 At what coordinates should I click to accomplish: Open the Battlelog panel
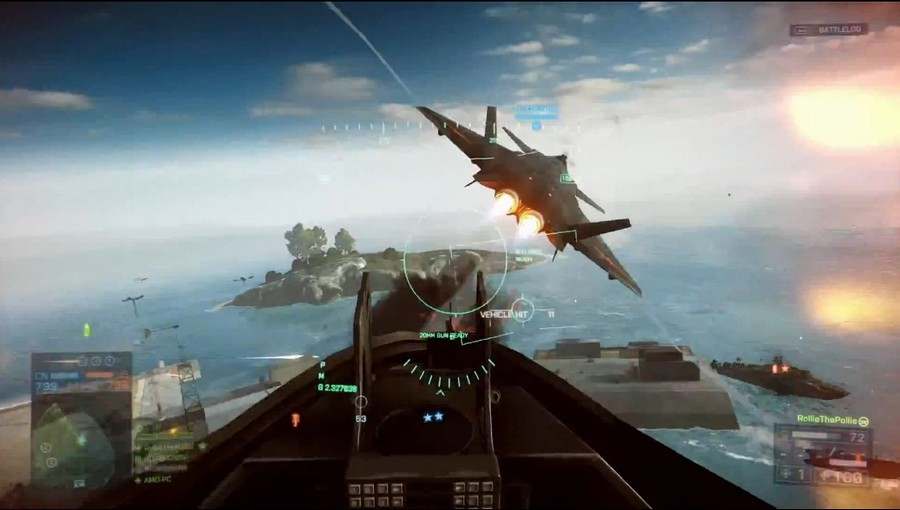[828, 30]
